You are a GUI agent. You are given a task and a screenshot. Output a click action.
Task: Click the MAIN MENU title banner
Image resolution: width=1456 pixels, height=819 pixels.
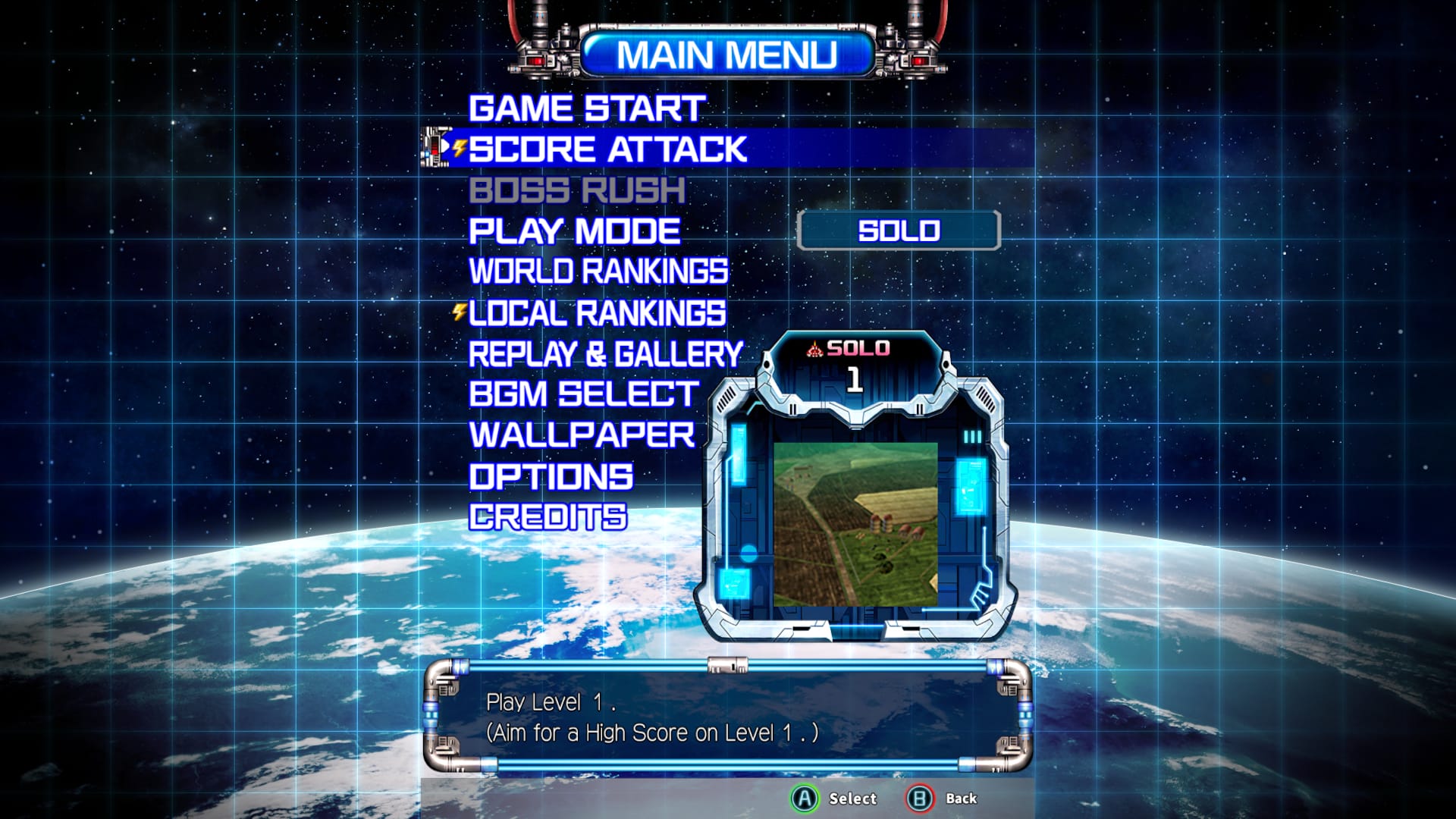(730, 53)
